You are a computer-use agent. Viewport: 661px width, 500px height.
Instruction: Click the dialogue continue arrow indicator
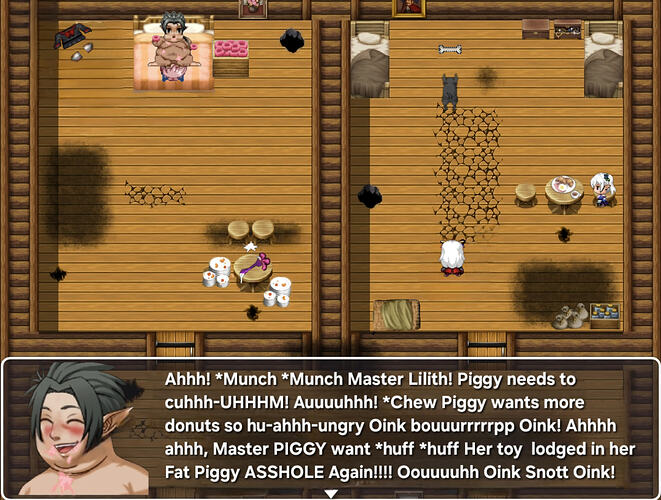pyautogui.click(x=330, y=493)
